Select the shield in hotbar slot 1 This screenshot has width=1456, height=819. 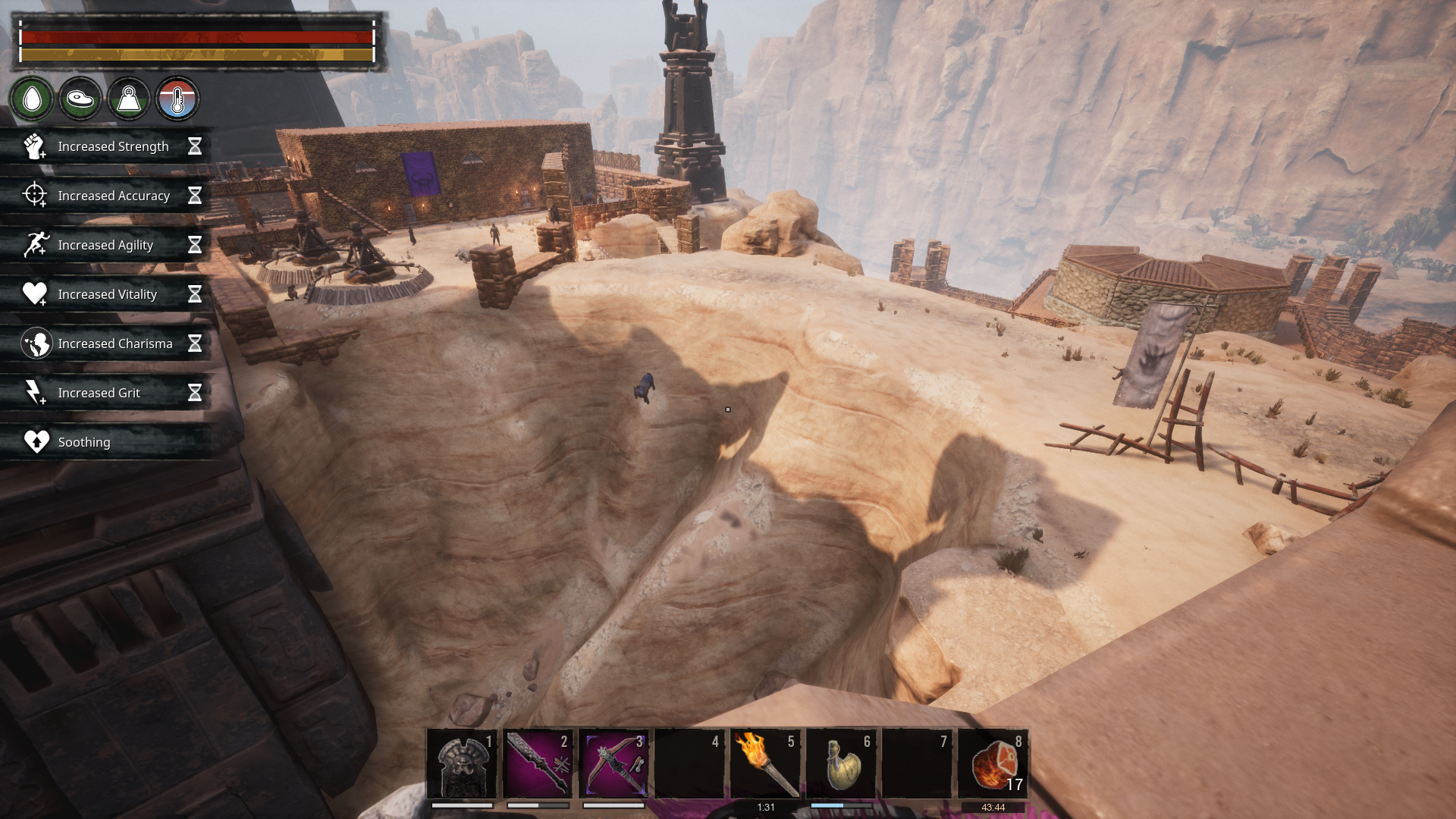[x=462, y=763]
